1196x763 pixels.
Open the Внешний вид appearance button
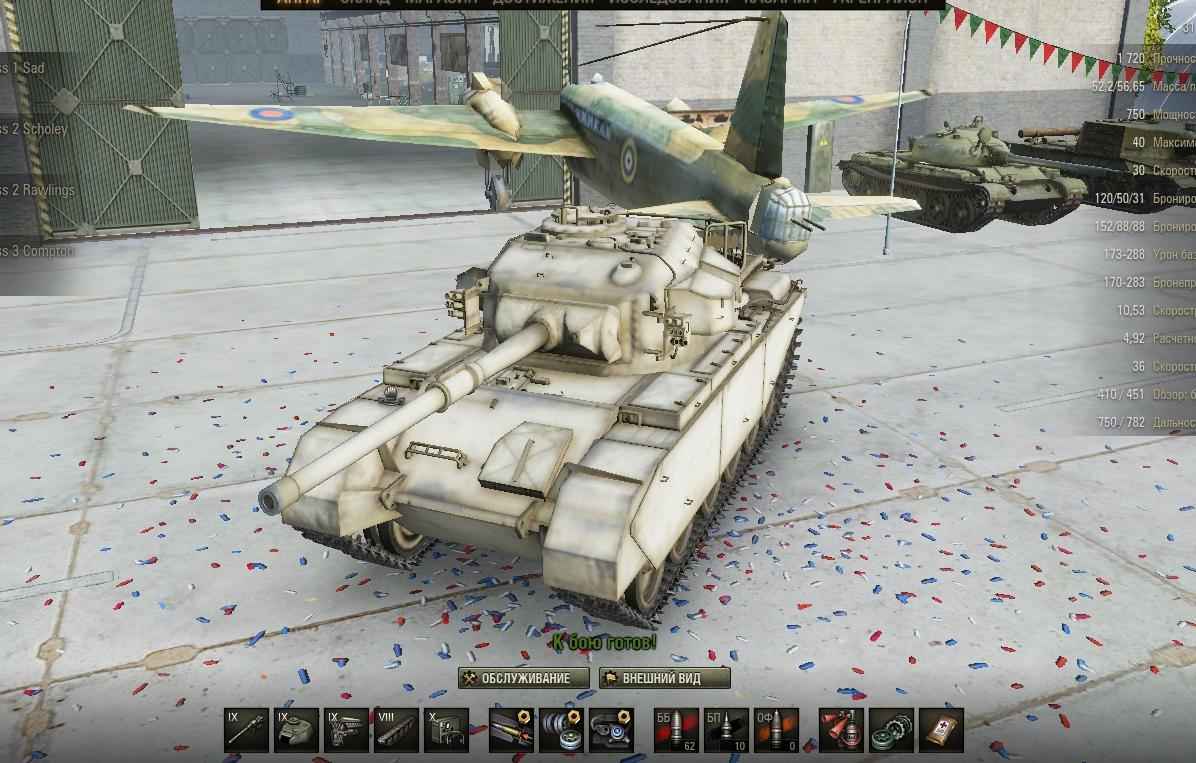click(665, 678)
